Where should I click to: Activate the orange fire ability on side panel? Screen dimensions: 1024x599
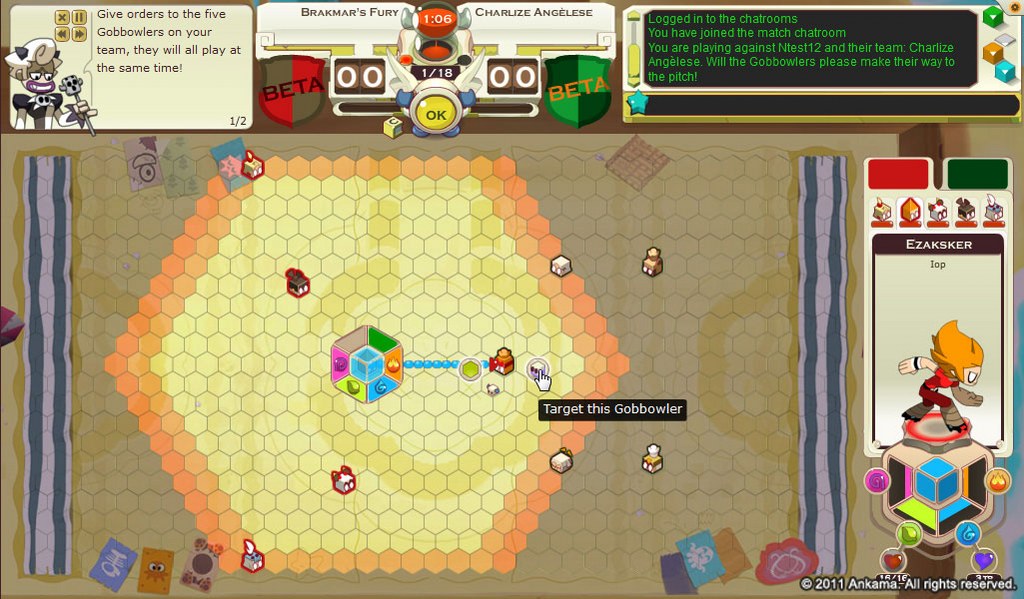coord(997,482)
